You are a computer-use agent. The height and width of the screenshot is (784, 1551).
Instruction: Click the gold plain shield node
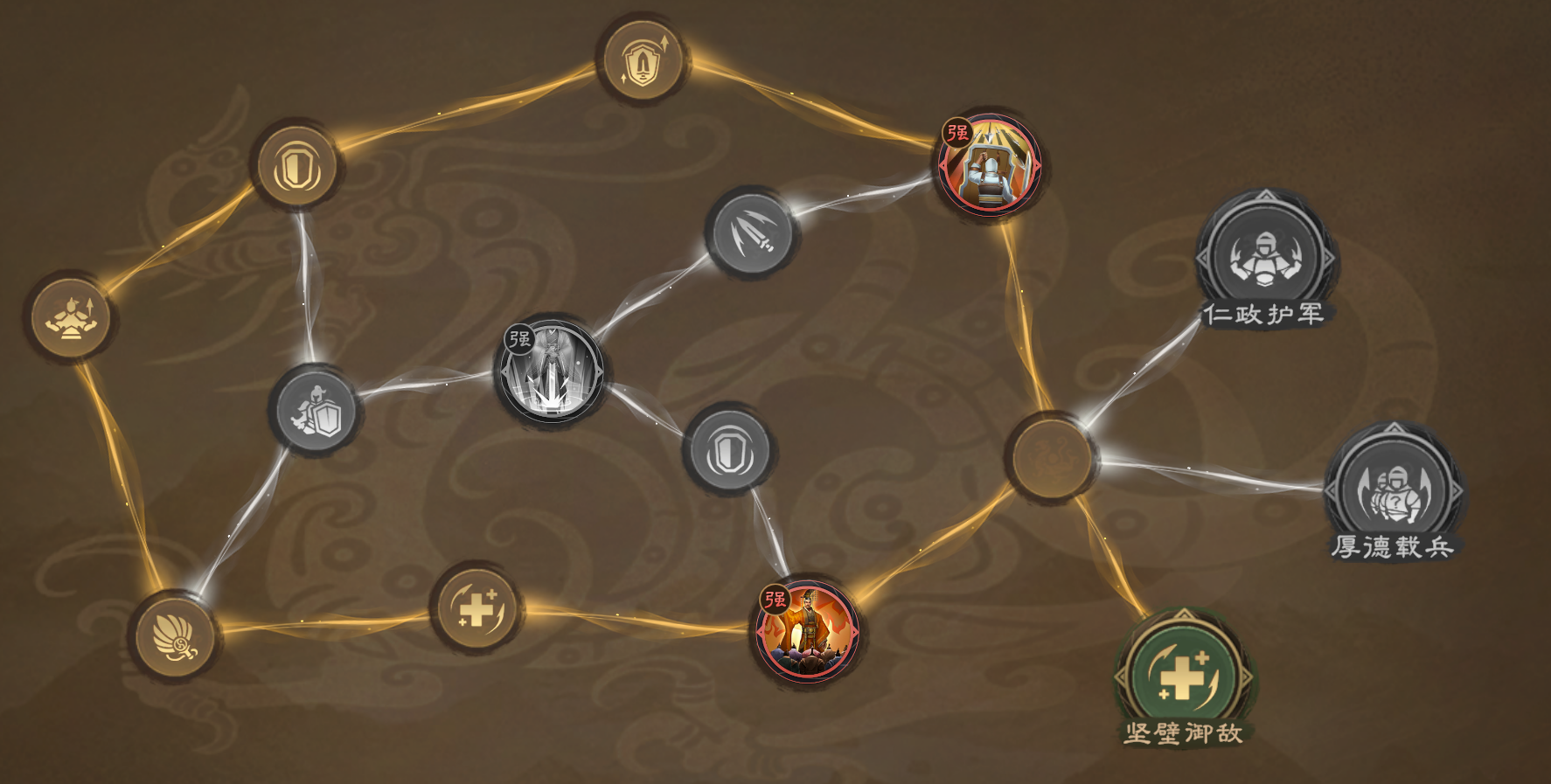coord(296,167)
